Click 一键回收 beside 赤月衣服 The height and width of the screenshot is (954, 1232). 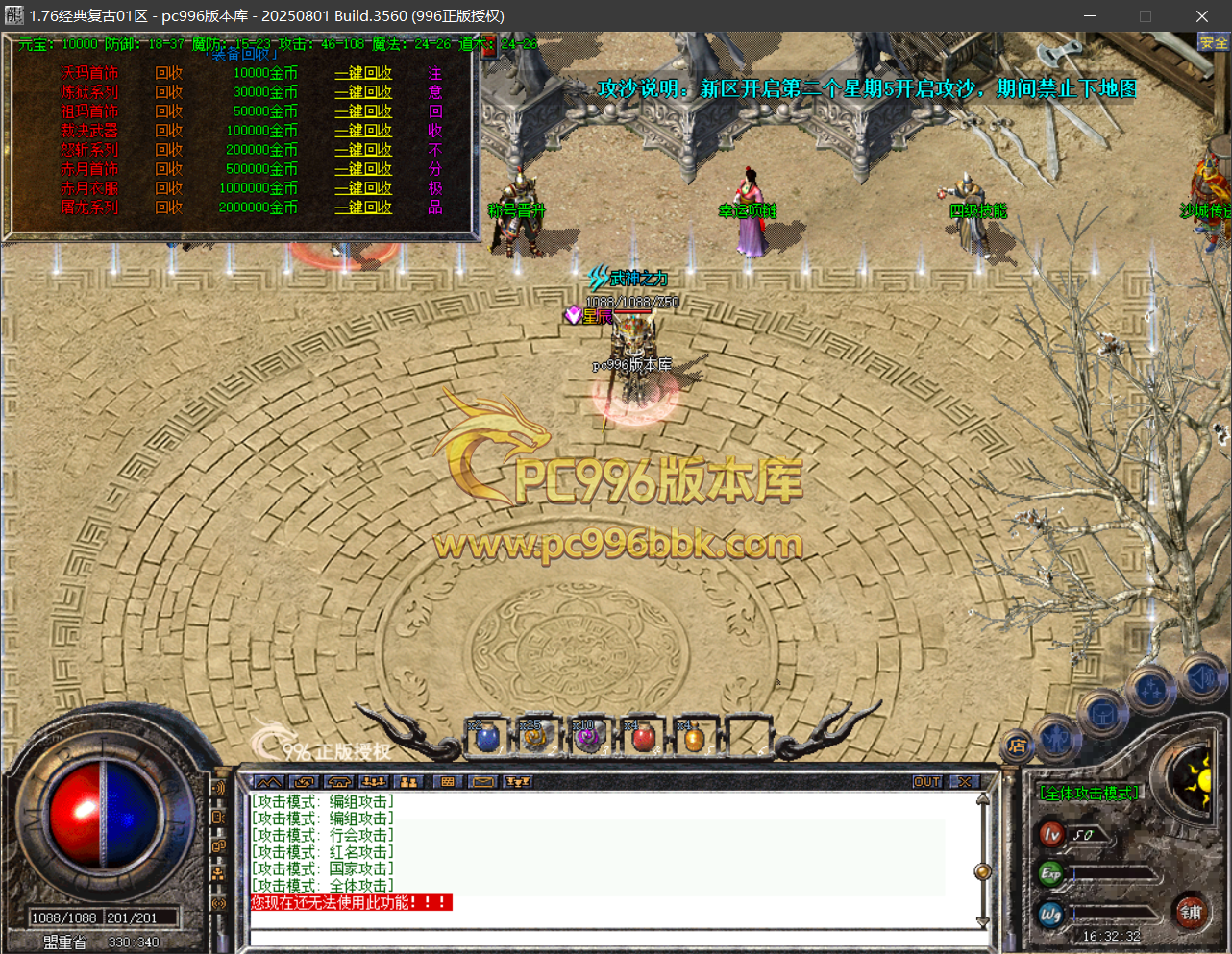(x=363, y=188)
